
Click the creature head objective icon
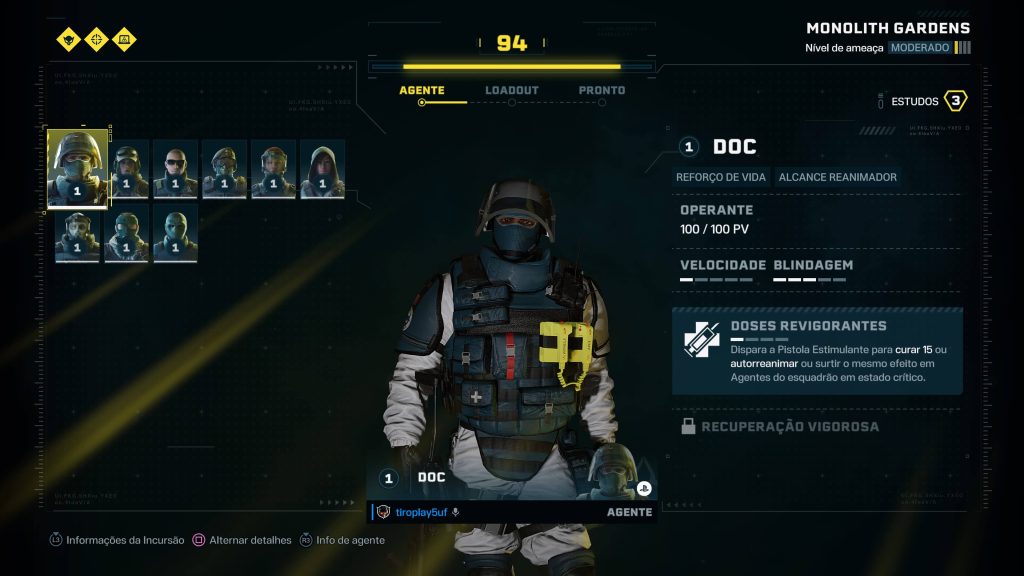tap(68, 40)
